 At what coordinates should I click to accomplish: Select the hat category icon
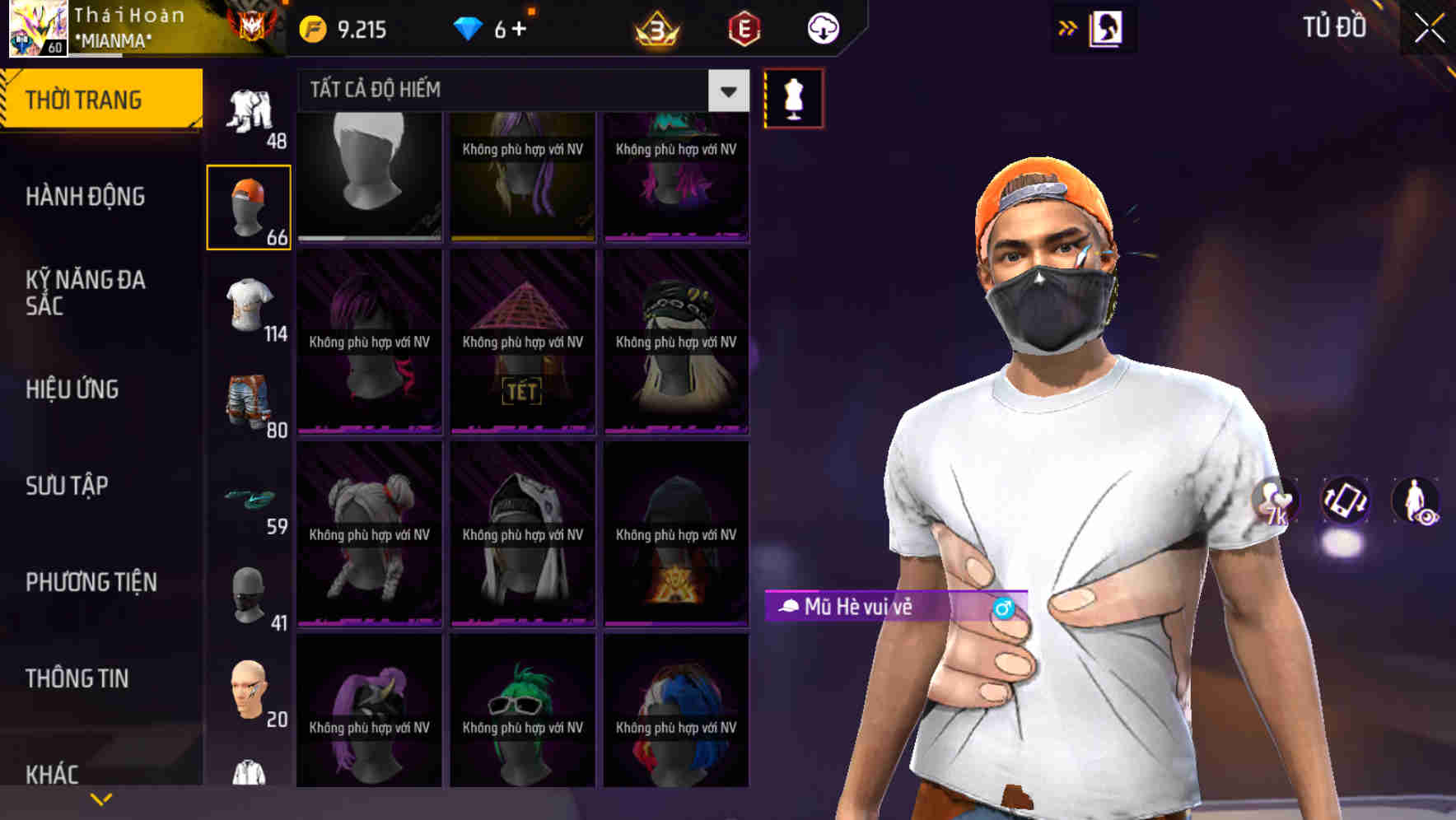coord(249,204)
